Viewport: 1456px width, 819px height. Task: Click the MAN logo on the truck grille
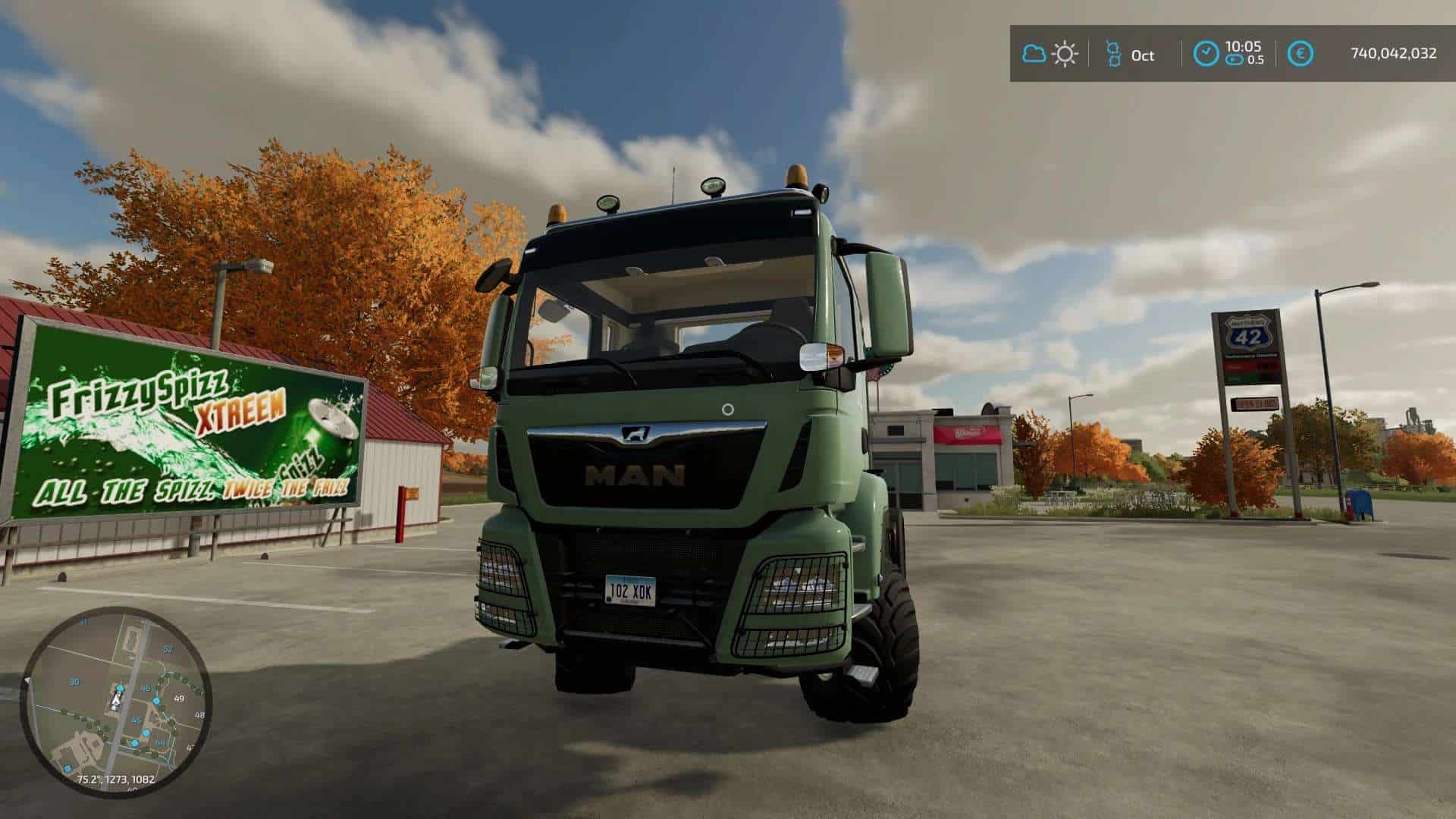coord(635,436)
